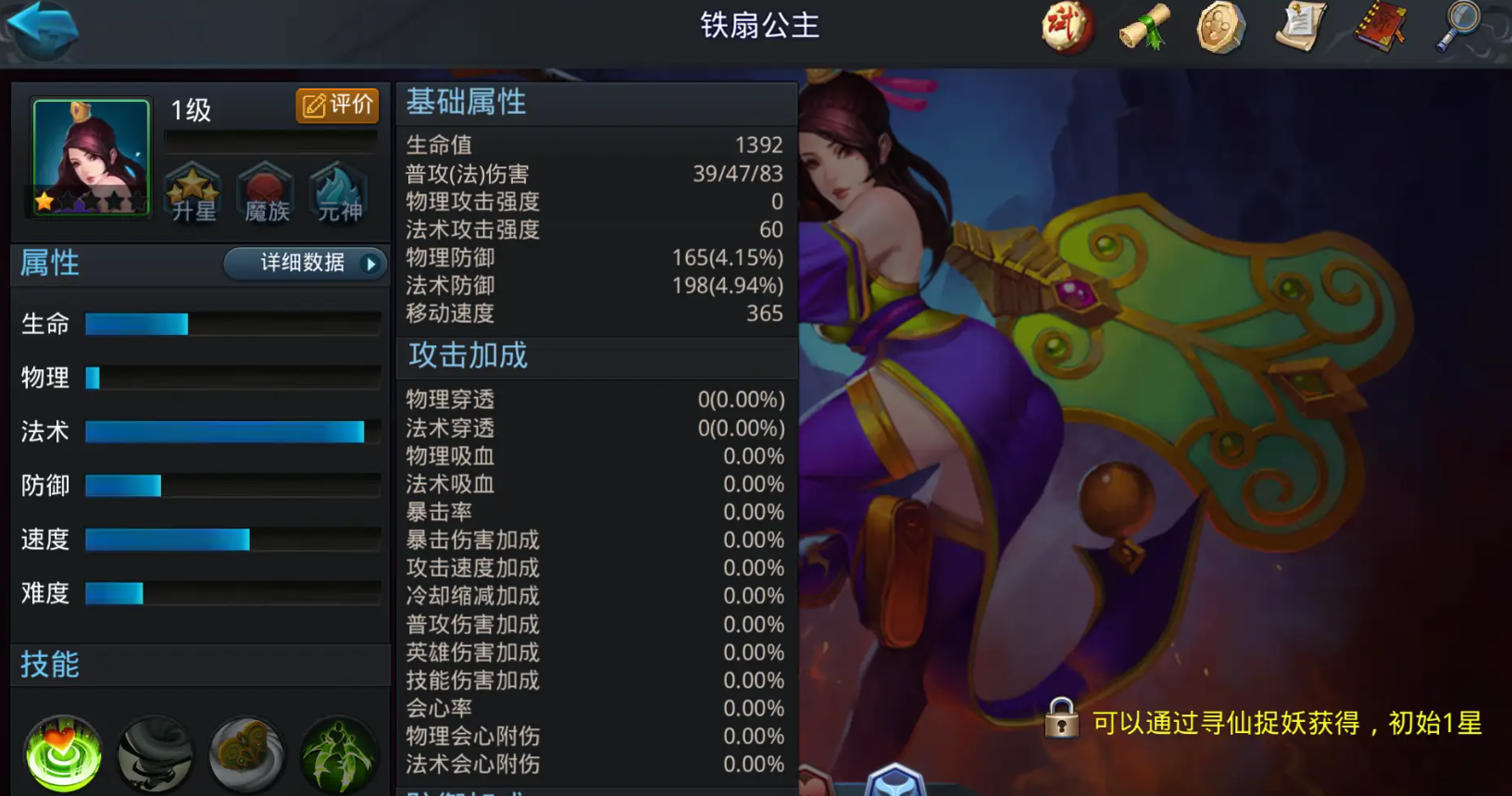Switch to the 基础属性 panel header

[467, 103]
